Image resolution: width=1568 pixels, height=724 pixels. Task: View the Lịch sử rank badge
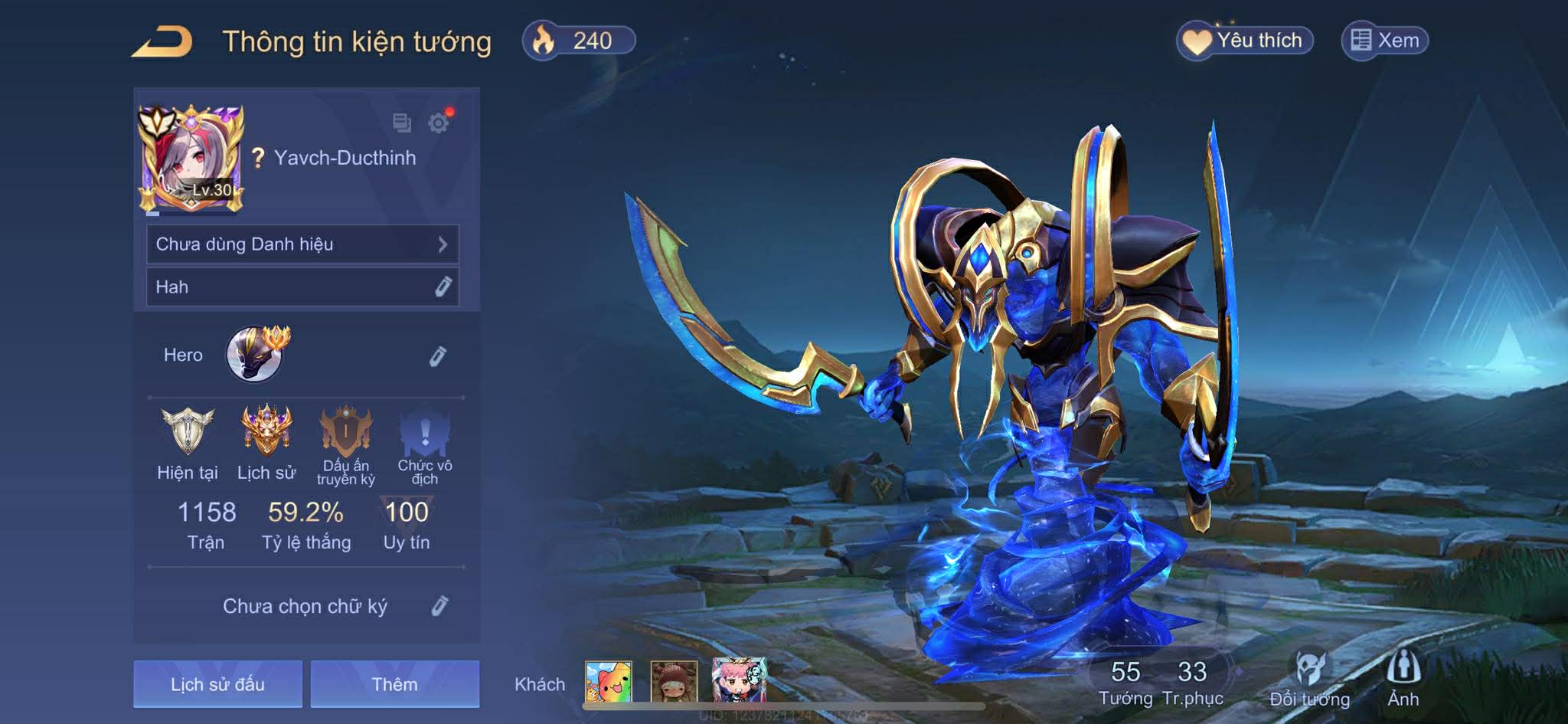pyautogui.click(x=266, y=431)
